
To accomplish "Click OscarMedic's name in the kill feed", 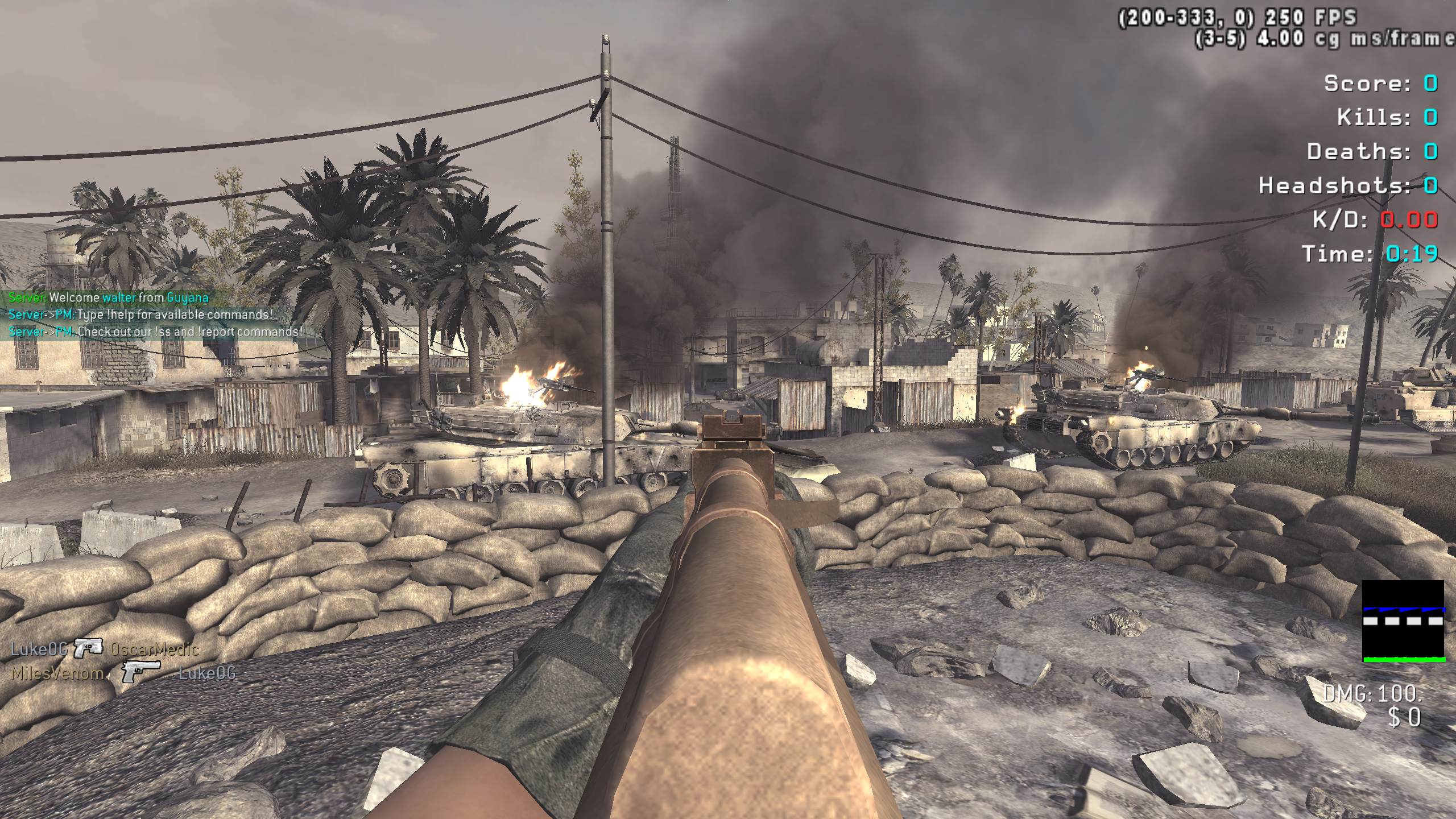I will [154, 649].
